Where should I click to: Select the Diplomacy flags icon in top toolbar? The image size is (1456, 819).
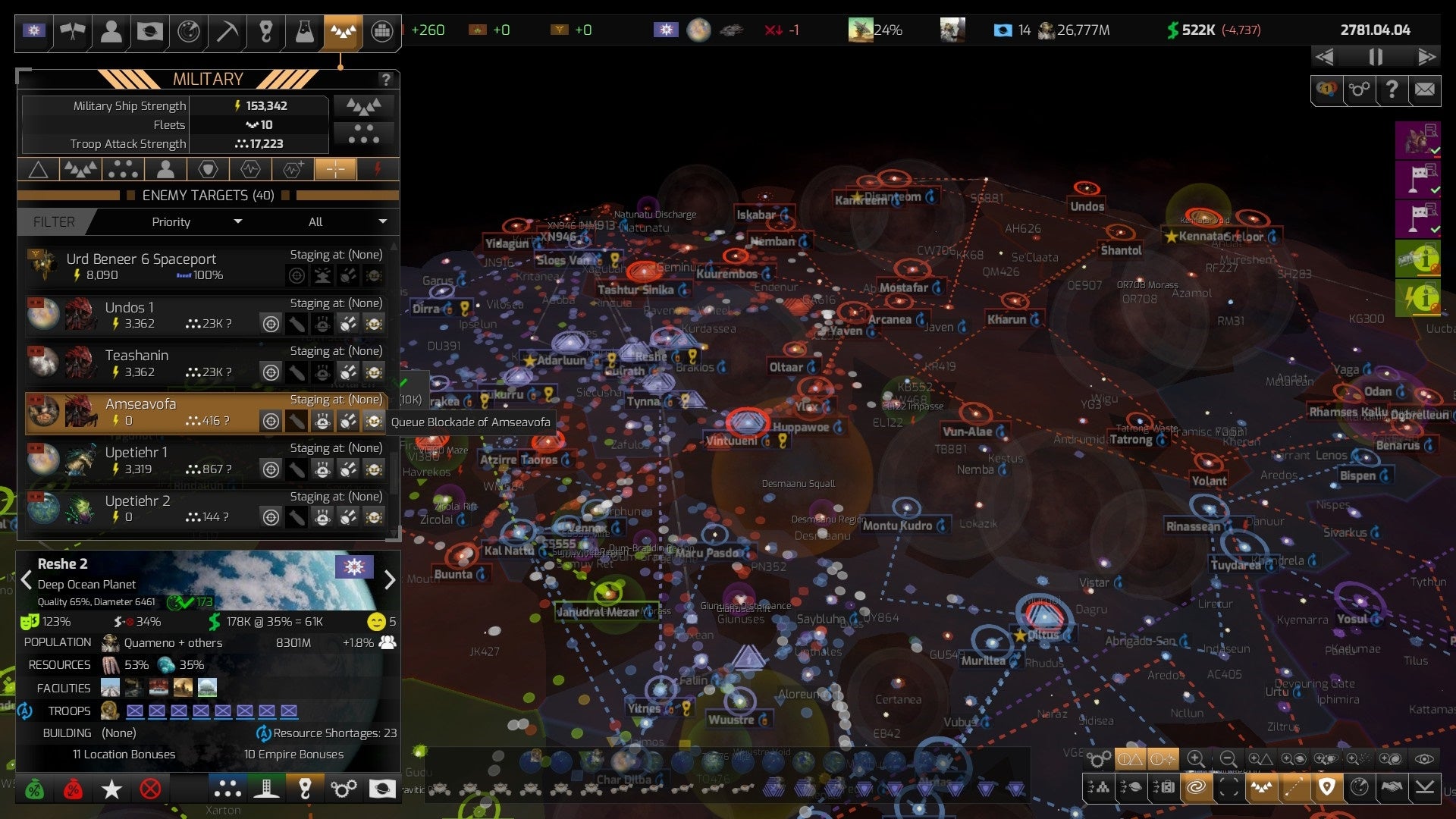pyautogui.click(x=72, y=31)
